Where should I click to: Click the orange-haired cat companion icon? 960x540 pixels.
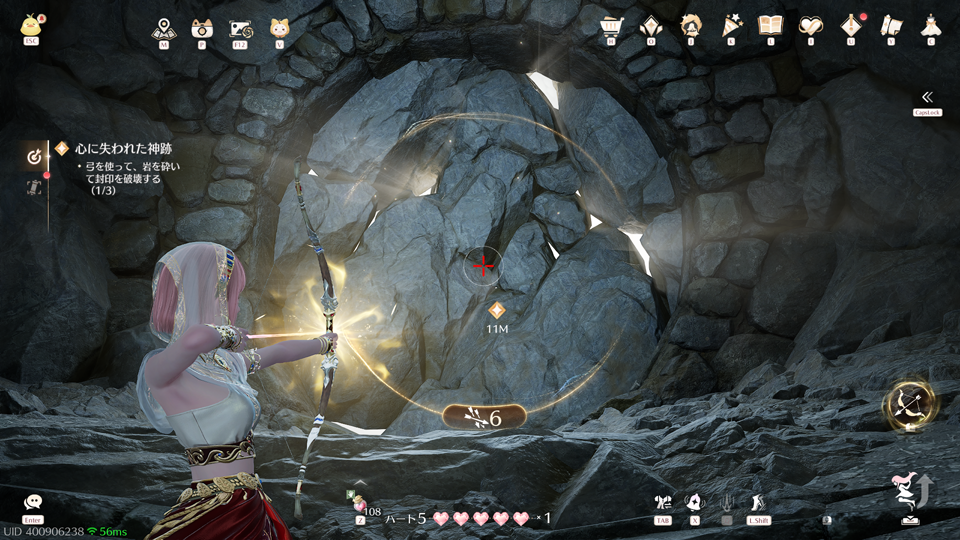click(279, 28)
